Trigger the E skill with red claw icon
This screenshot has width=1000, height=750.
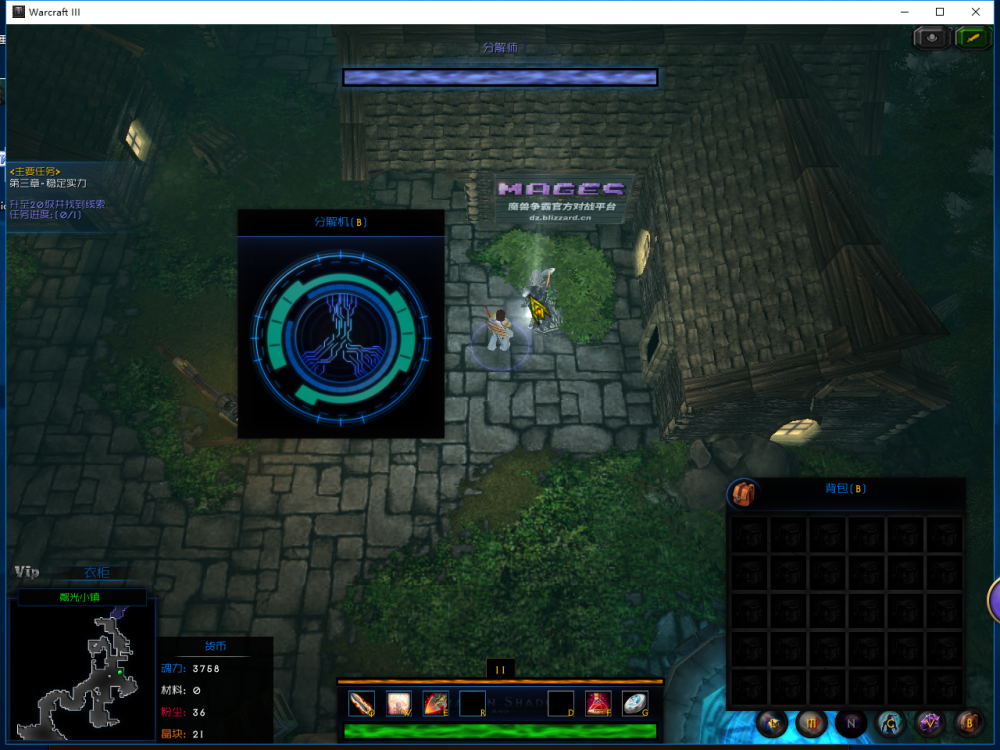click(x=435, y=704)
